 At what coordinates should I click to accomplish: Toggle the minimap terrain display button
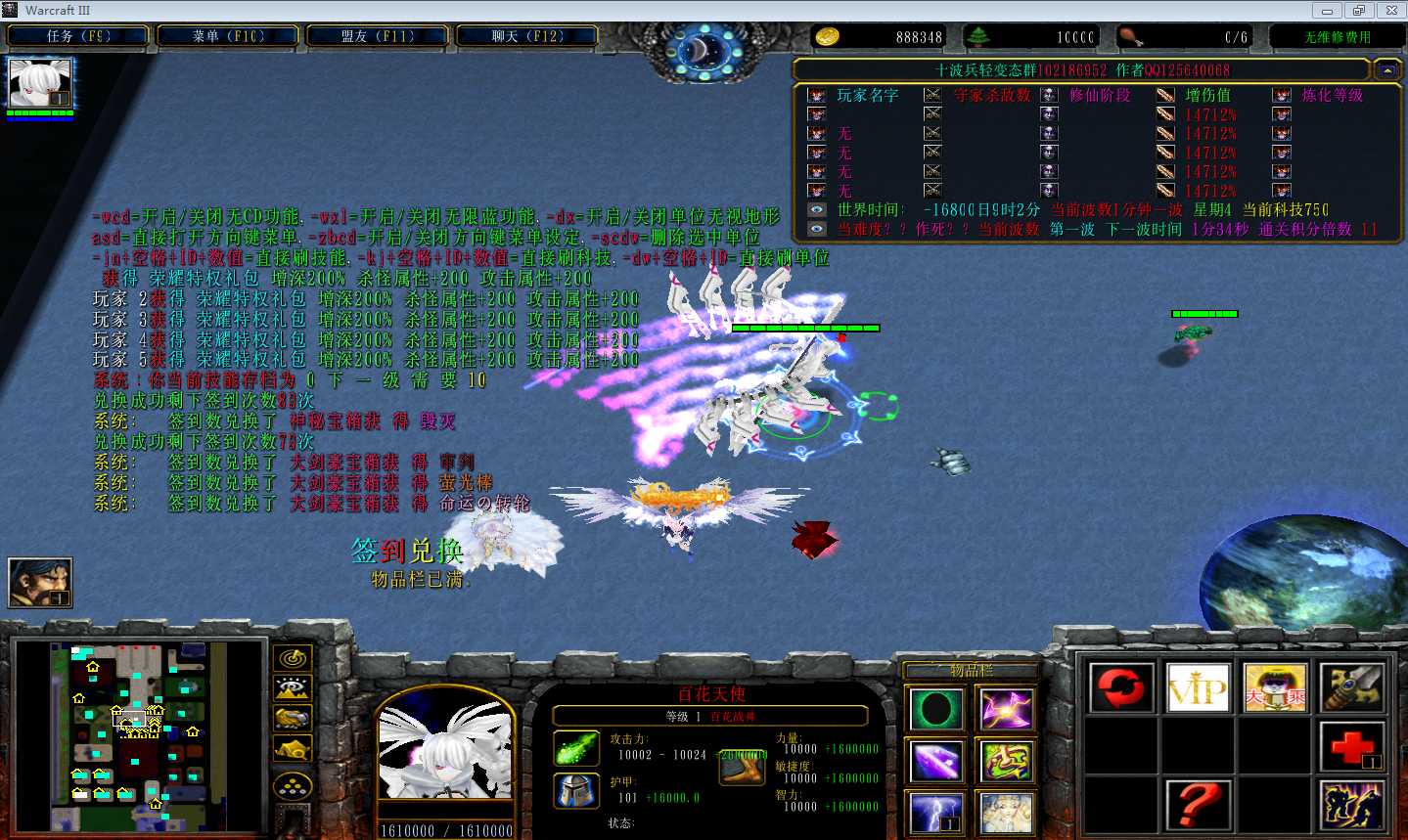pyautogui.click(x=293, y=688)
